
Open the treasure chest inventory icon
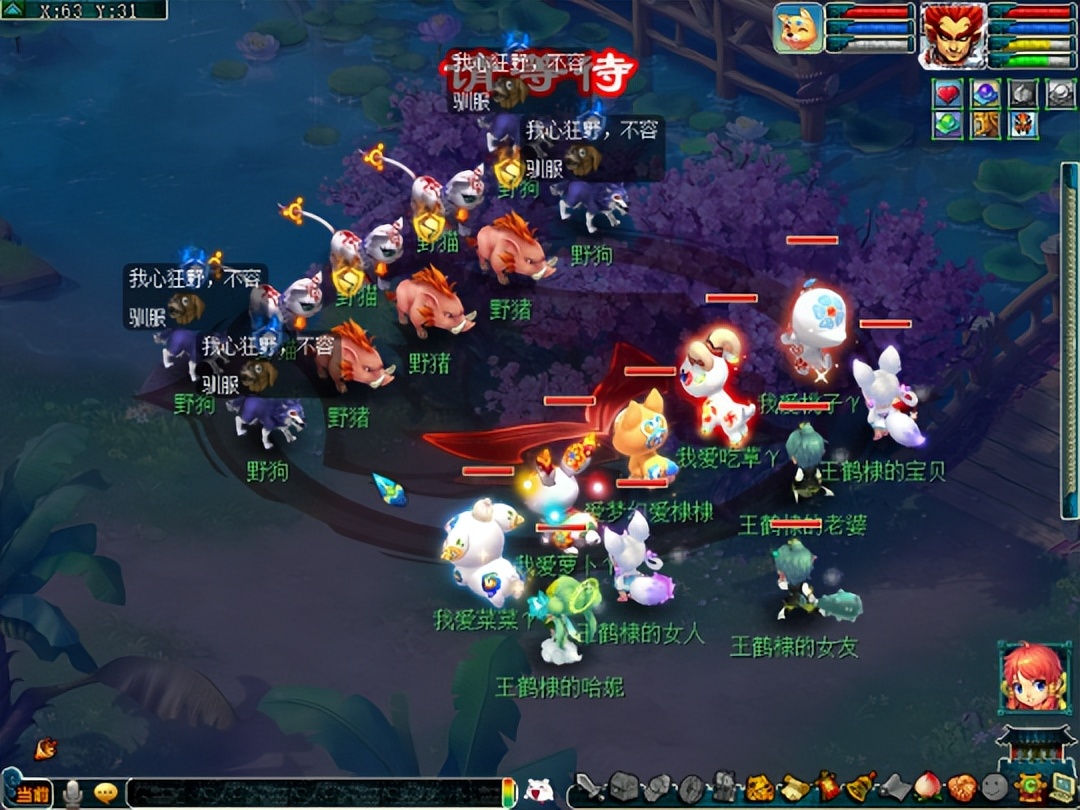coord(623,788)
